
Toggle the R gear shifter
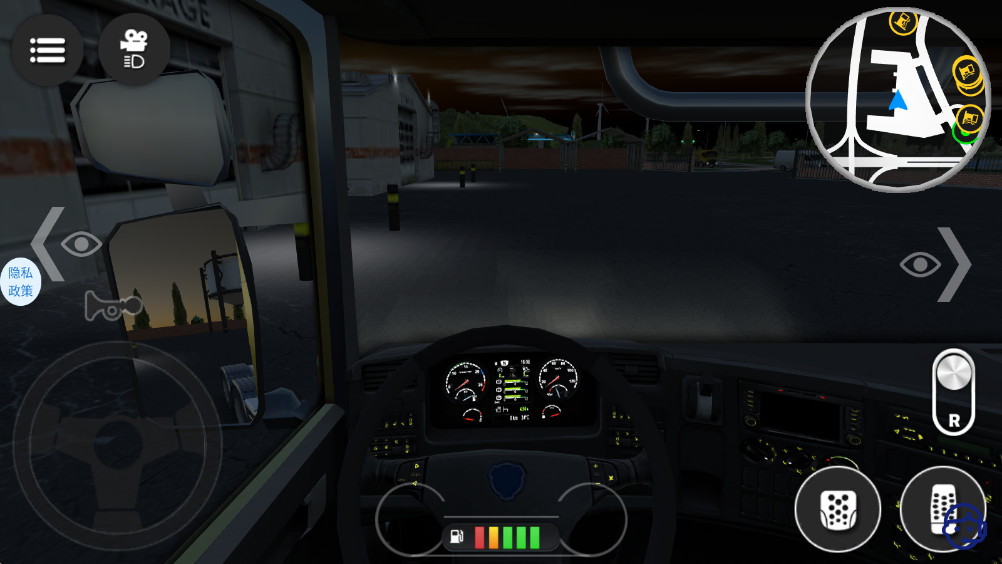coord(953,391)
